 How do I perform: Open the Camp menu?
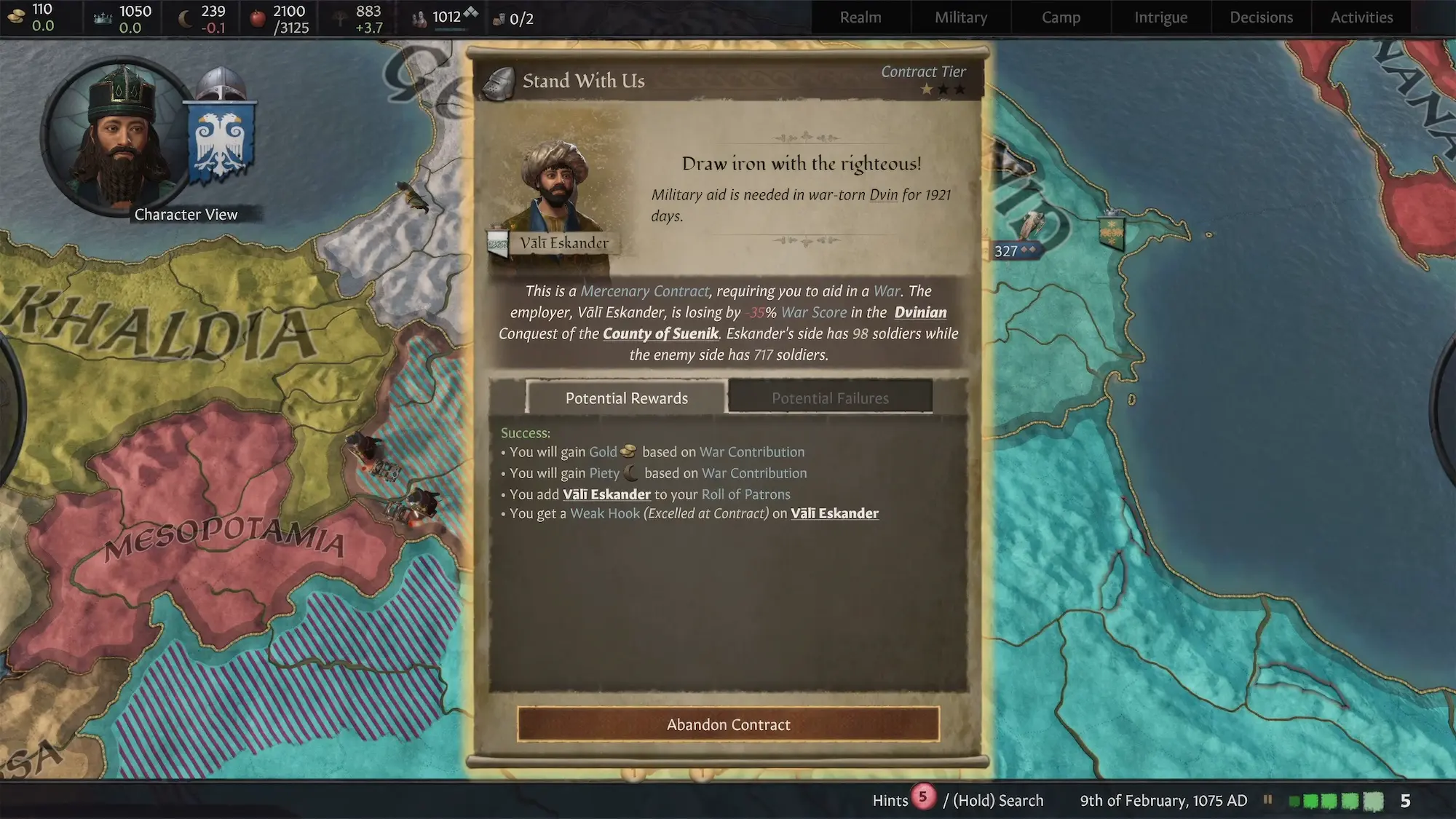click(1061, 17)
